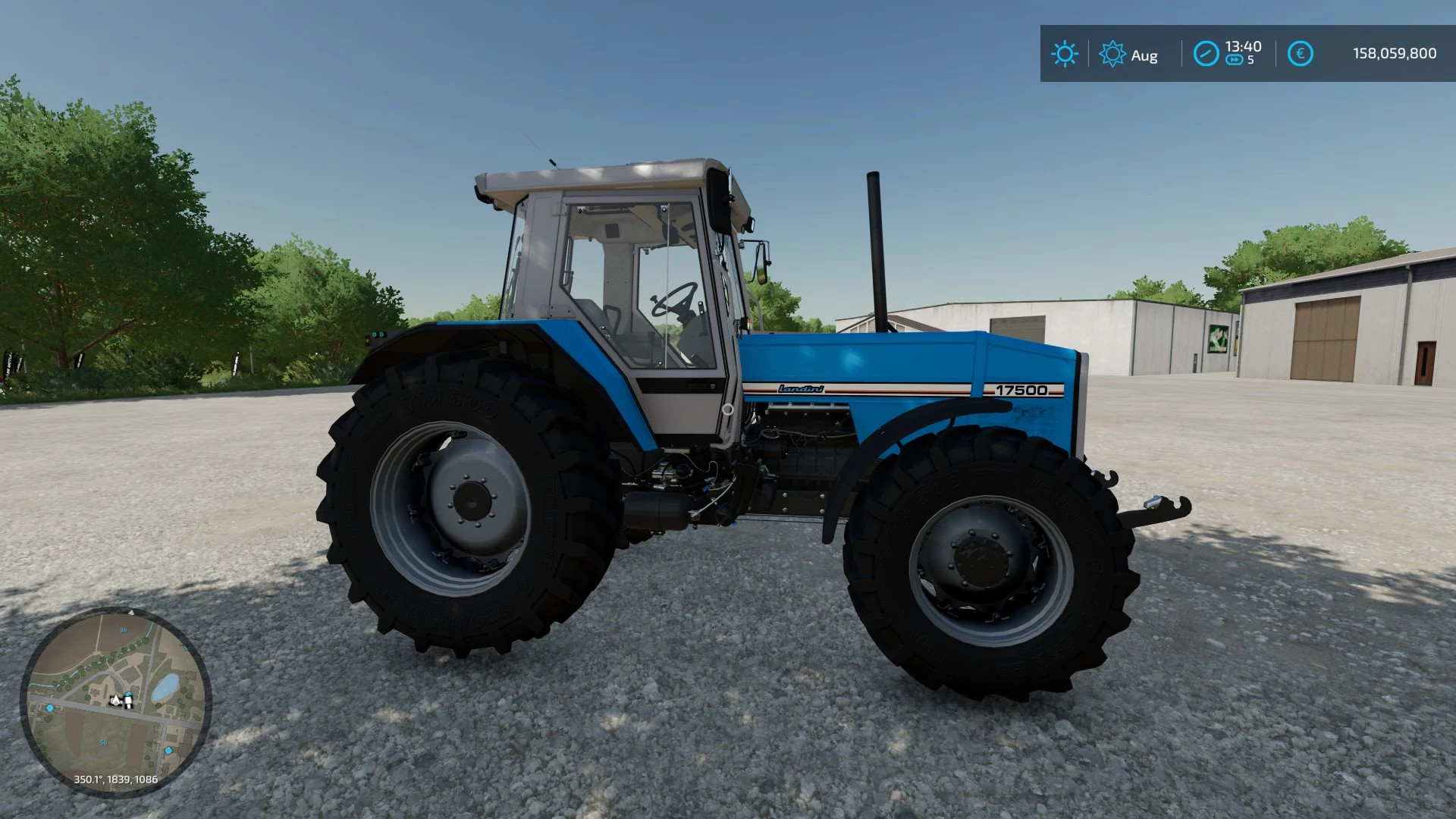Click the euro coin icon in the top bar
Viewport: 1456px width, 819px height.
(1301, 53)
